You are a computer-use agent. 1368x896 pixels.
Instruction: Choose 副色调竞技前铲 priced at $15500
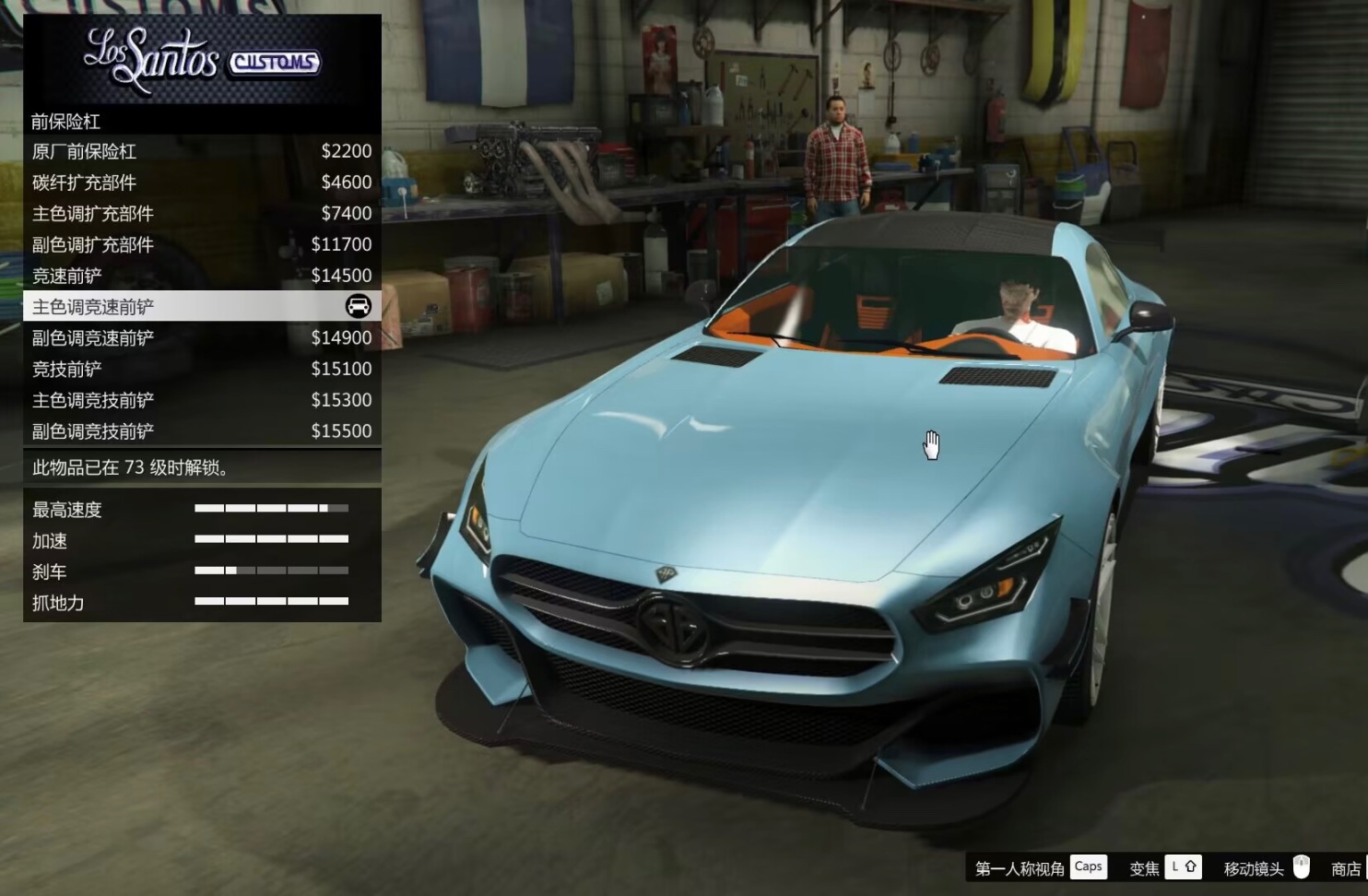[x=201, y=431]
